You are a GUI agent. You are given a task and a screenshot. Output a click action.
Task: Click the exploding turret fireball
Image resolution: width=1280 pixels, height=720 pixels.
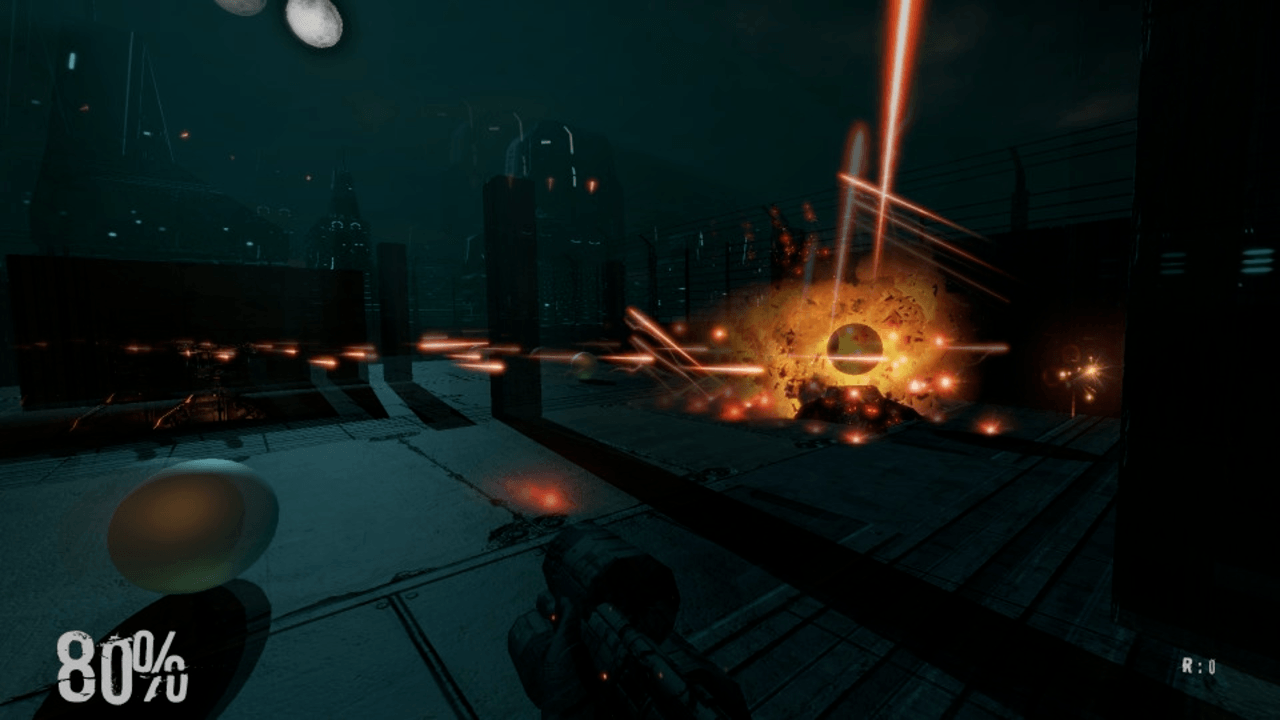point(855,345)
